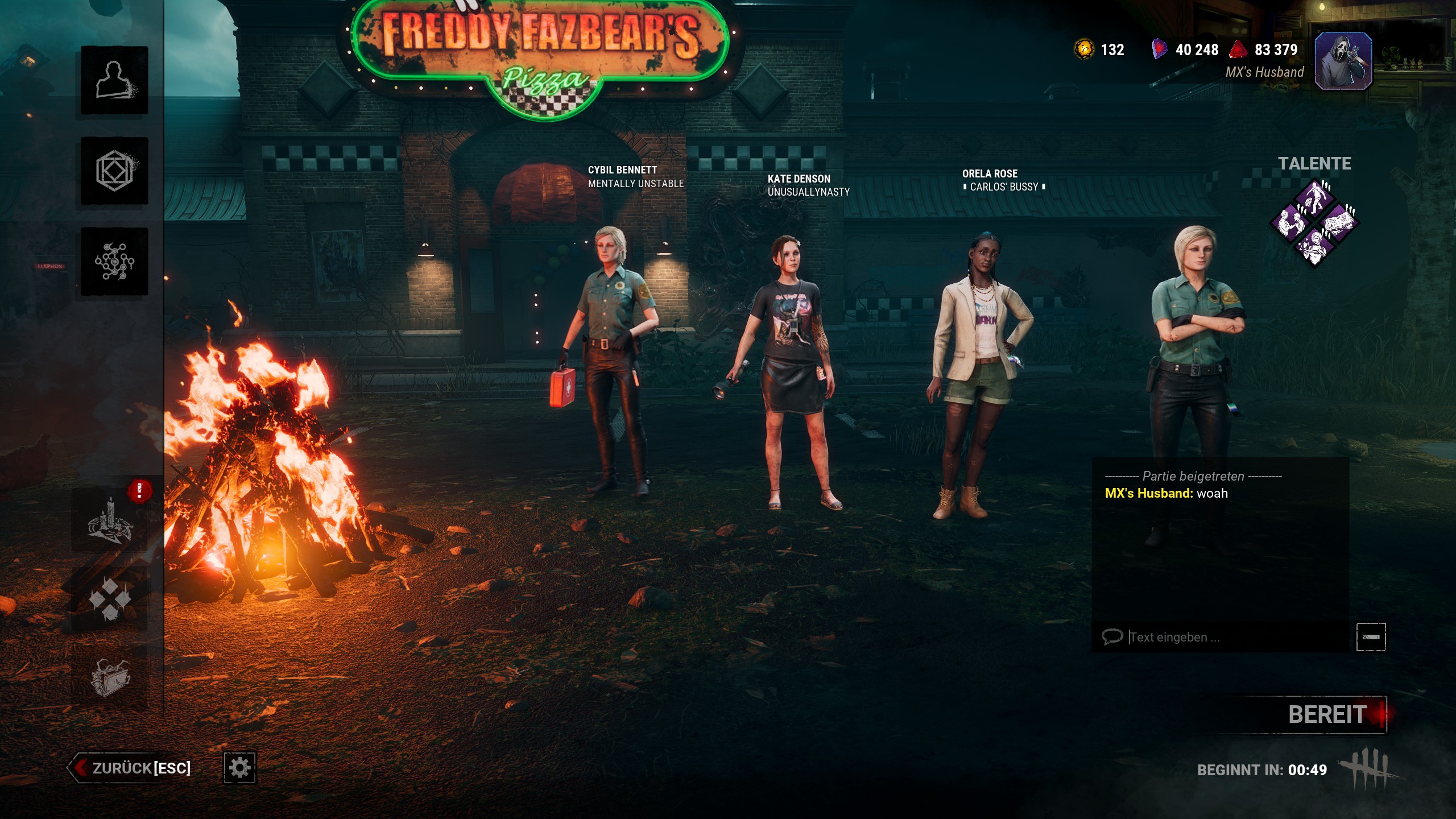This screenshot has height=819, width=1456.
Task: Click the red bloodpoints currency icon
Action: point(1238,49)
